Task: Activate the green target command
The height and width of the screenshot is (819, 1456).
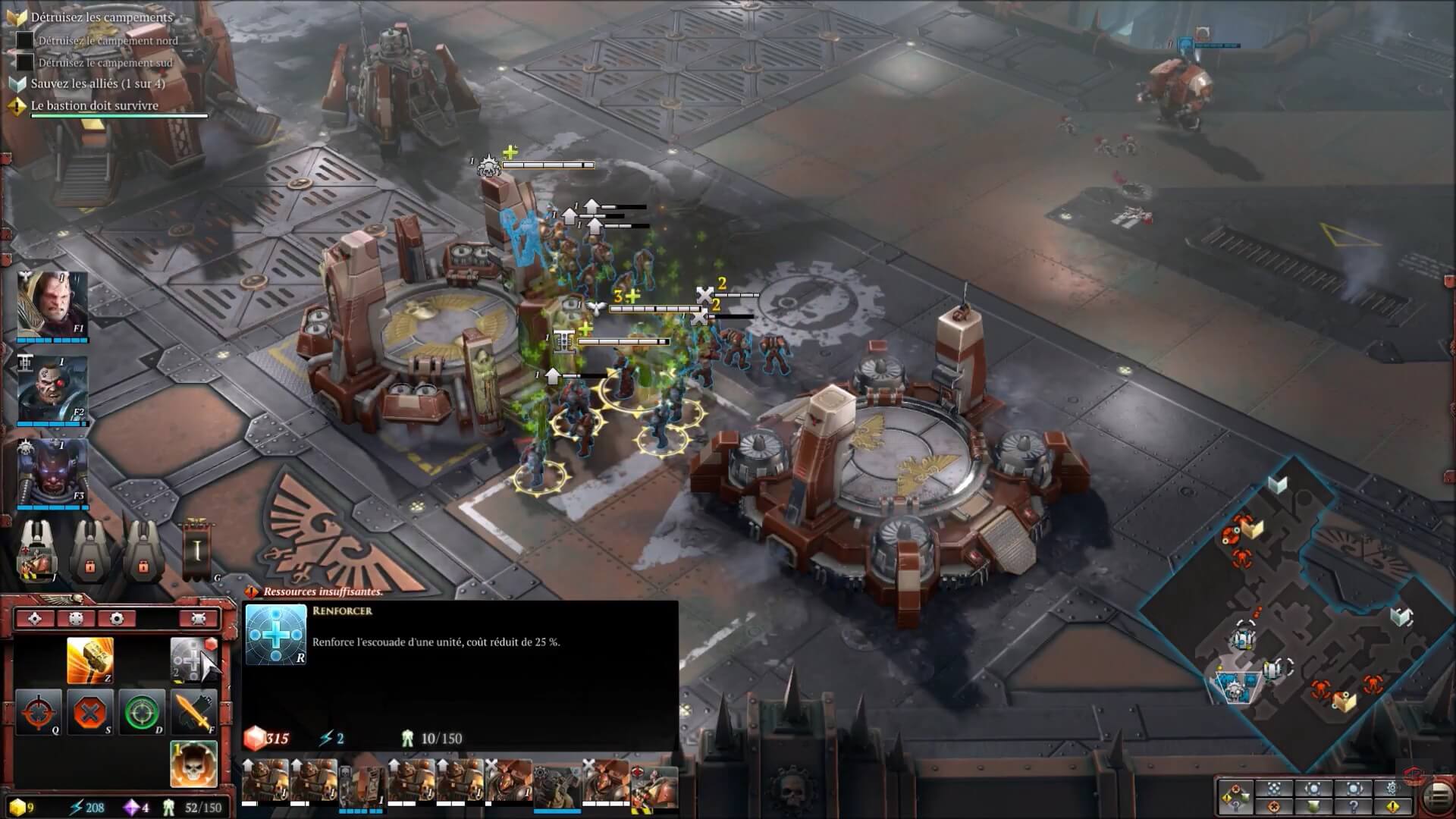Action: coord(142,712)
